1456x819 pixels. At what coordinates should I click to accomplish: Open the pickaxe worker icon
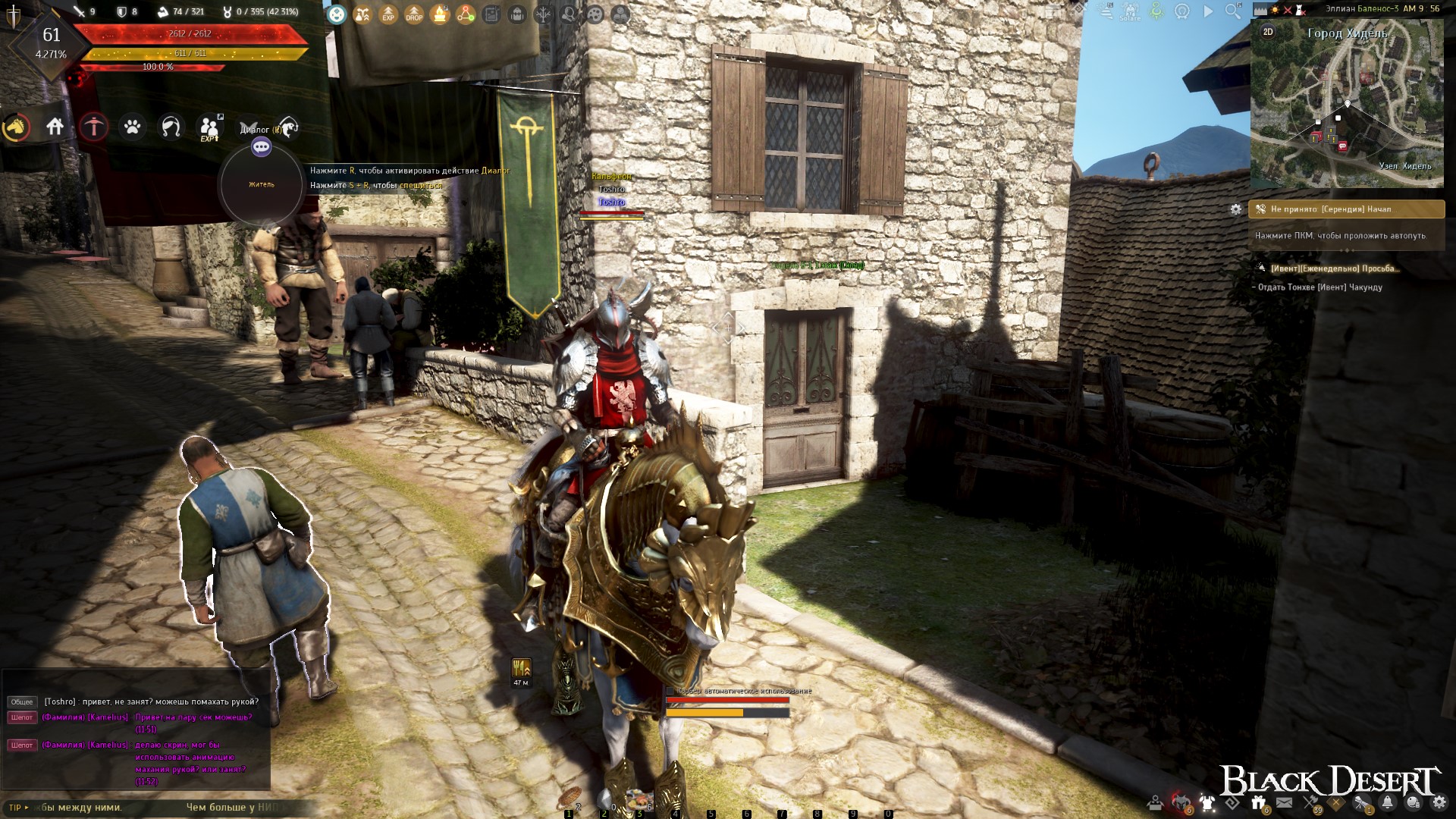point(94,127)
